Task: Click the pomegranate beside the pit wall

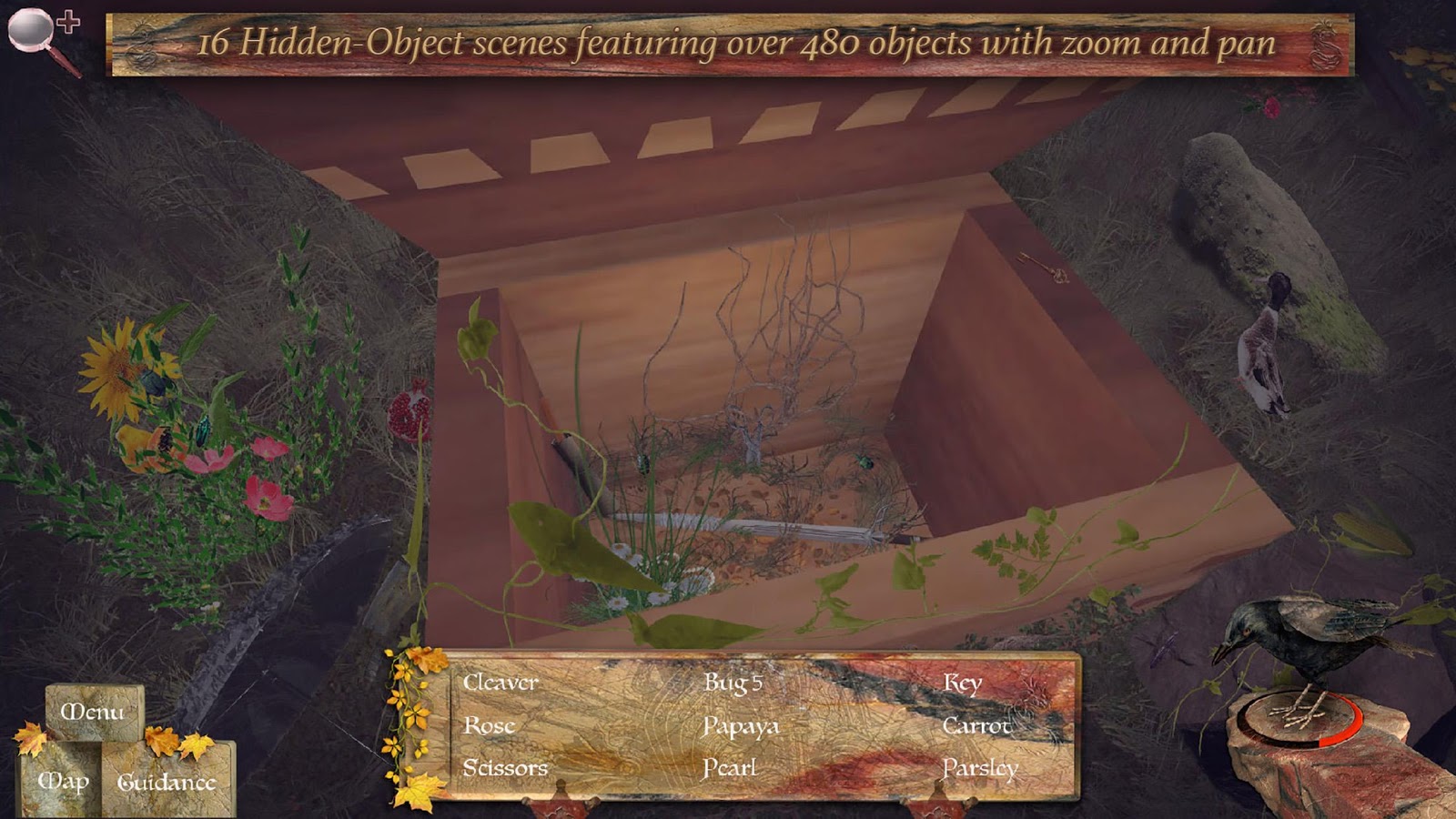Action: pos(409,414)
